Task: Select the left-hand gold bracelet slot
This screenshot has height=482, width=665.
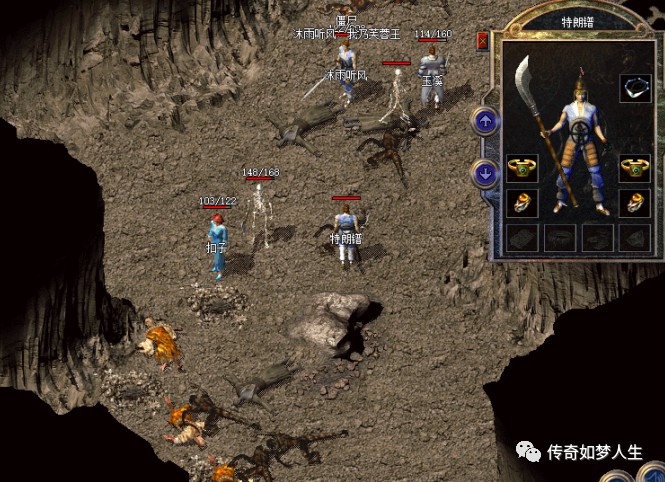Action: 521,166
